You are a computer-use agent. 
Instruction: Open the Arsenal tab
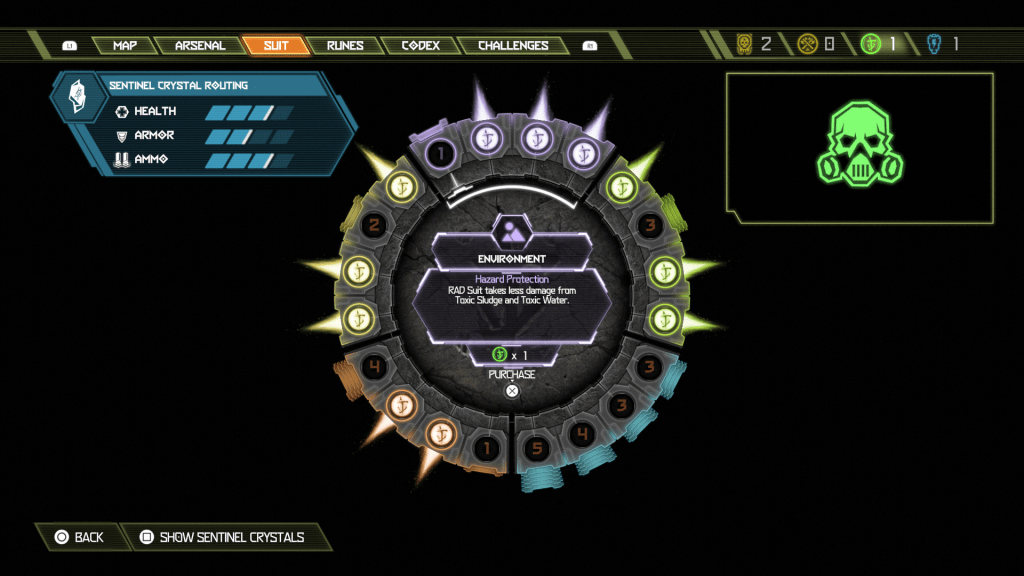200,46
